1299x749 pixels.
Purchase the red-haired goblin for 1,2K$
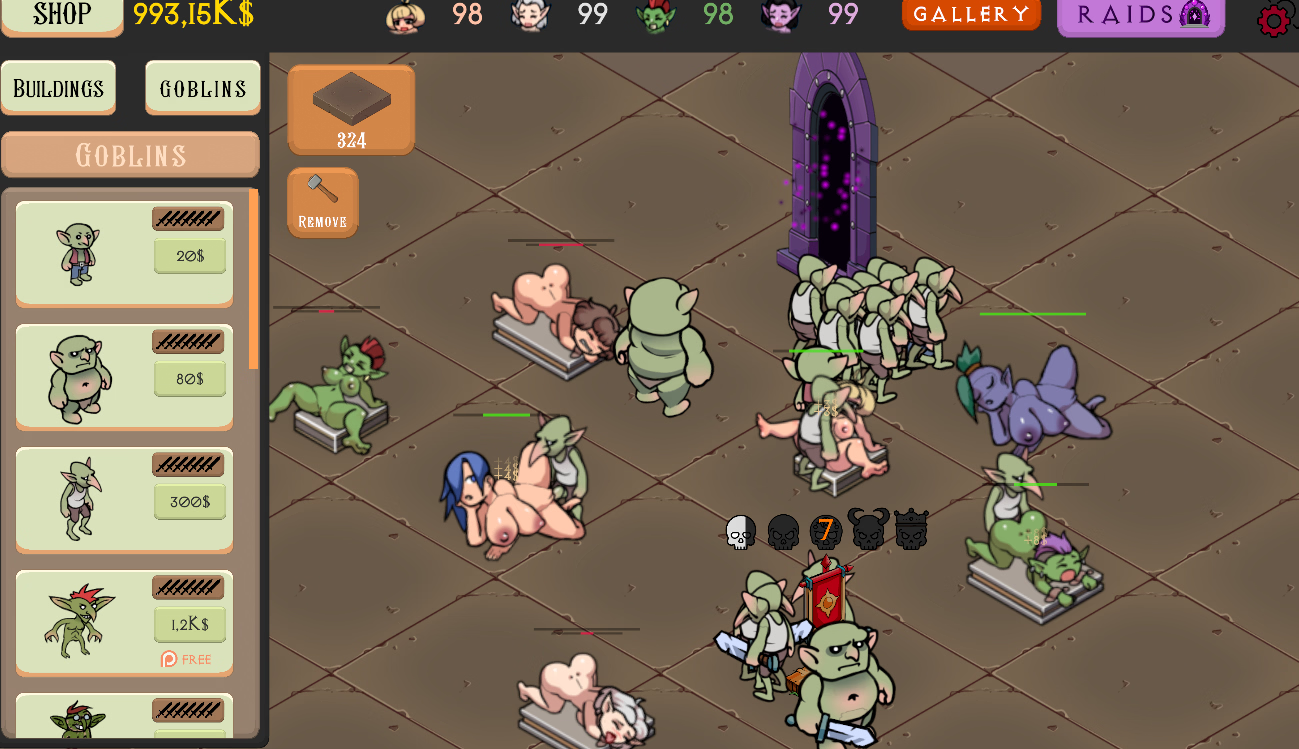point(190,625)
